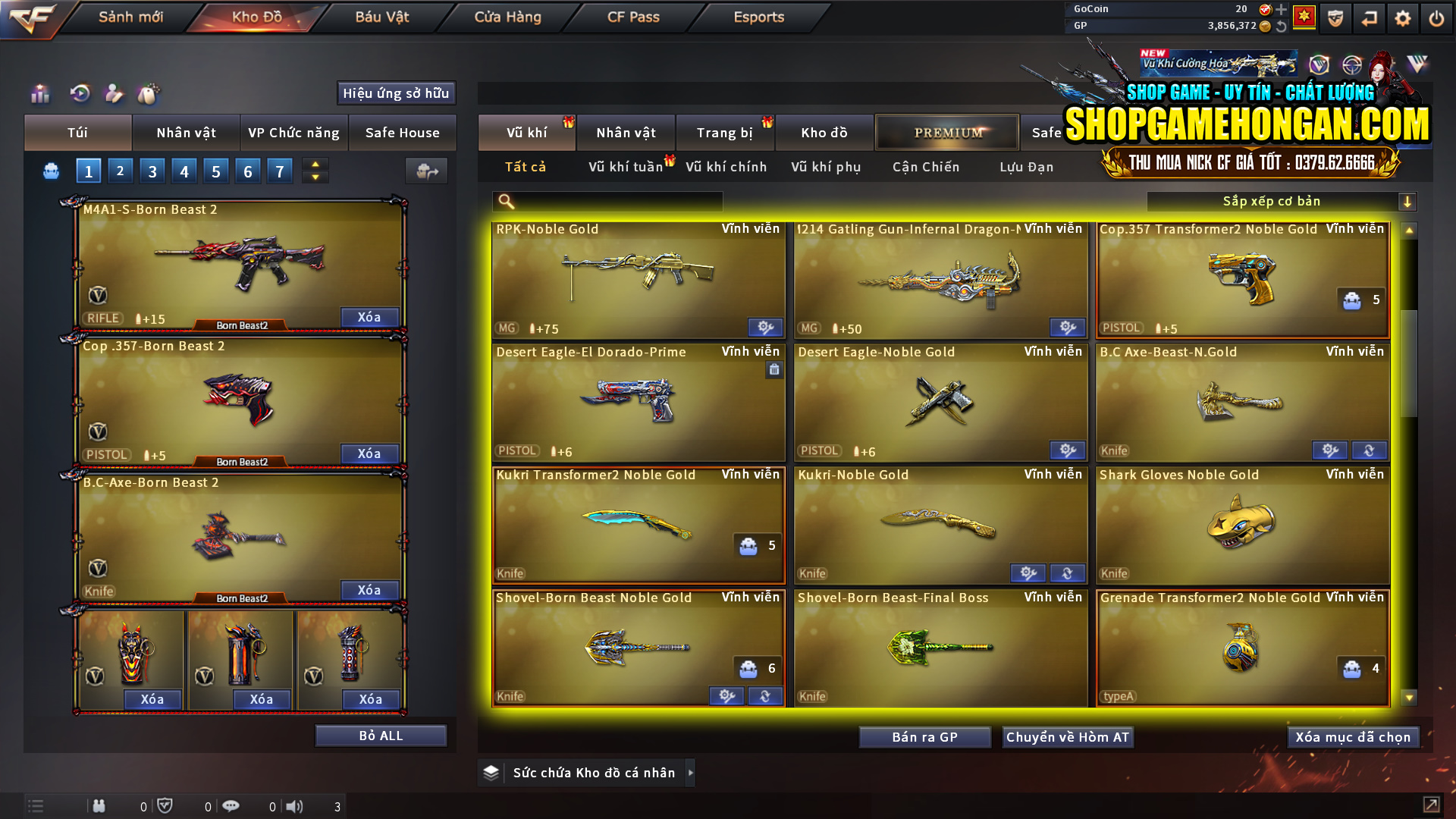Open the settings gear in the top-right corner
The image size is (1456, 819).
(1403, 17)
